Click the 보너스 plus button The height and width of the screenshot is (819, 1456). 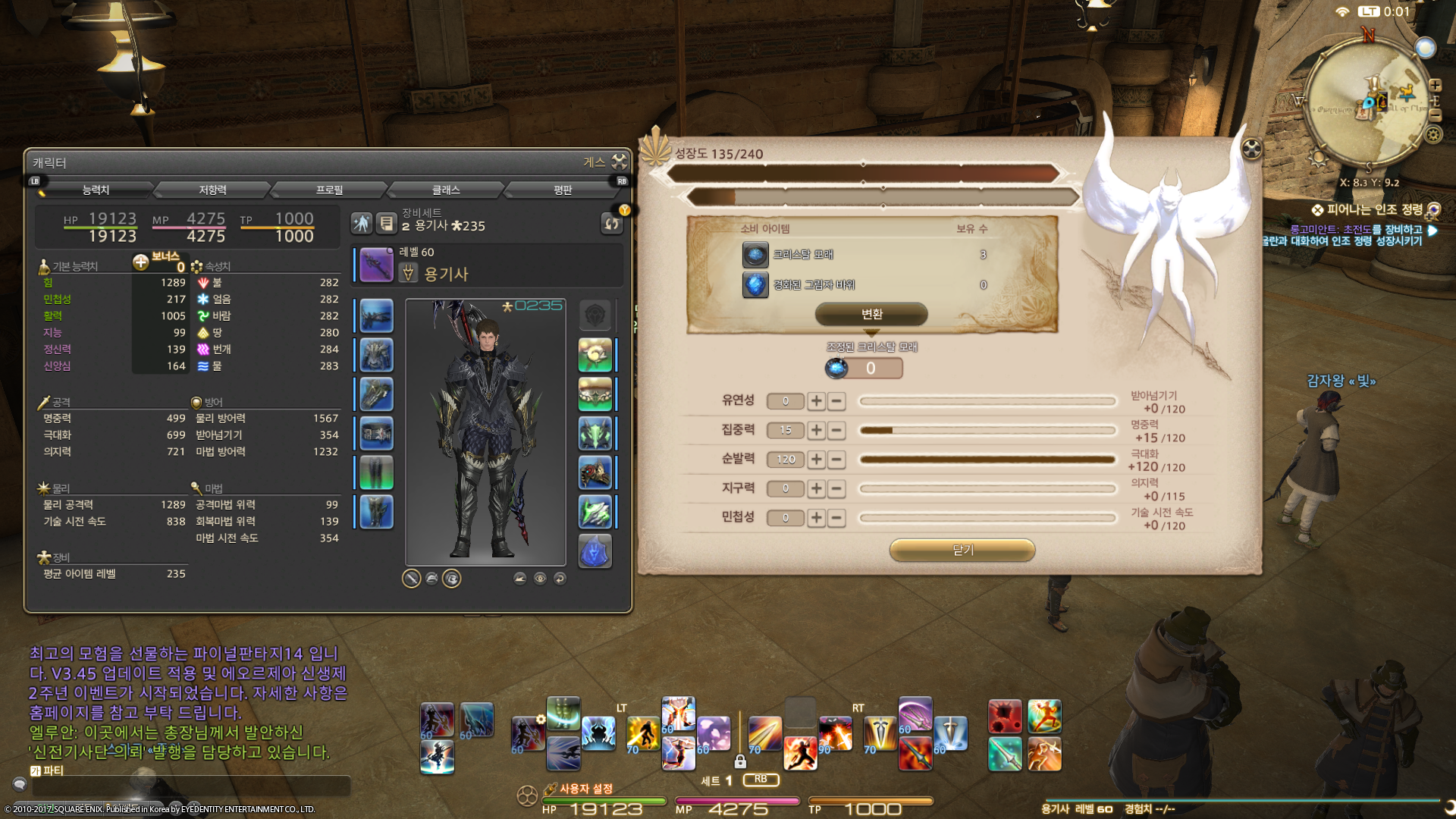tap(141, 262)
